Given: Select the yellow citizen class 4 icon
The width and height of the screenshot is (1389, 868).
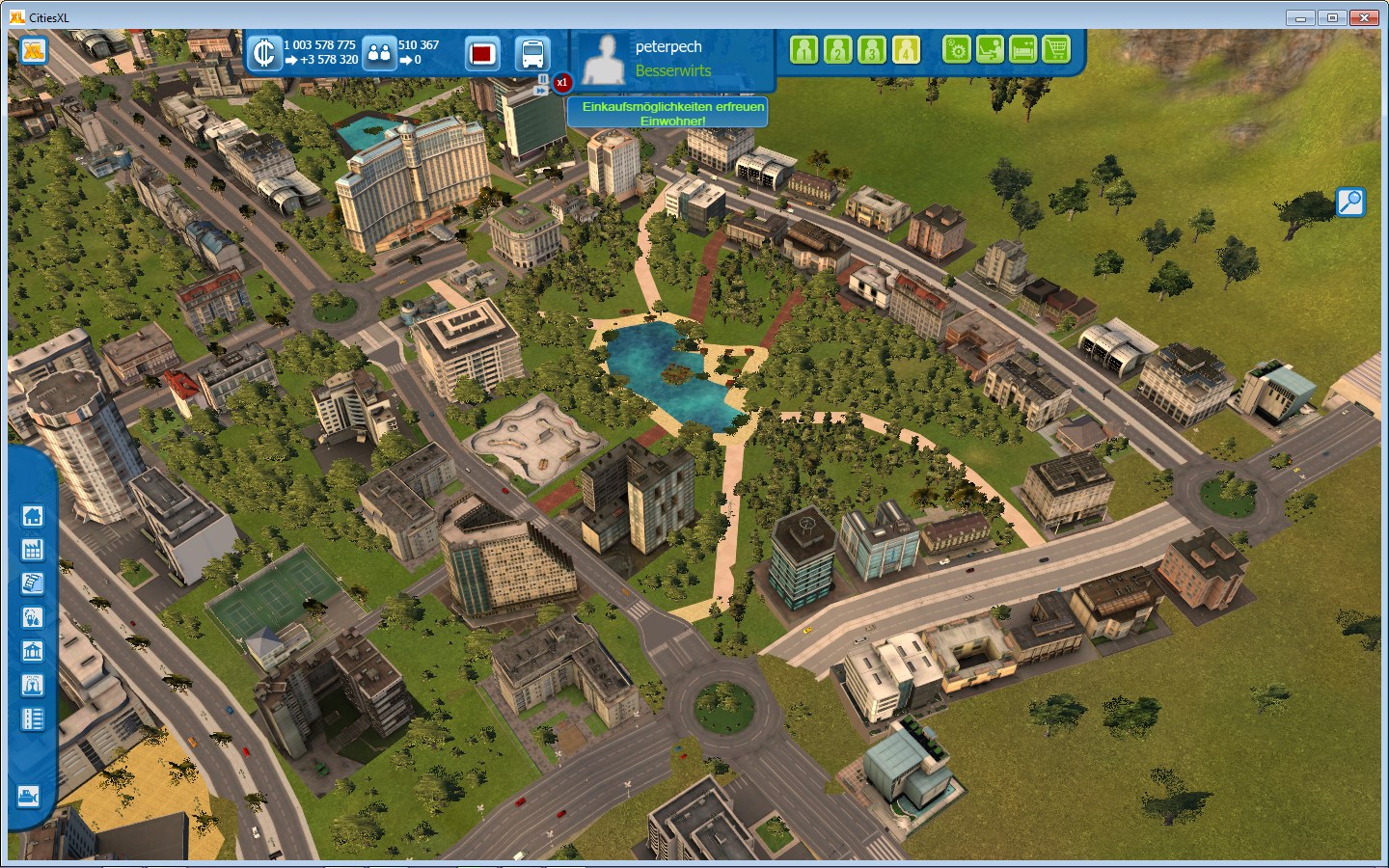Looking at the screenshot, I should [x=905, y=49].
